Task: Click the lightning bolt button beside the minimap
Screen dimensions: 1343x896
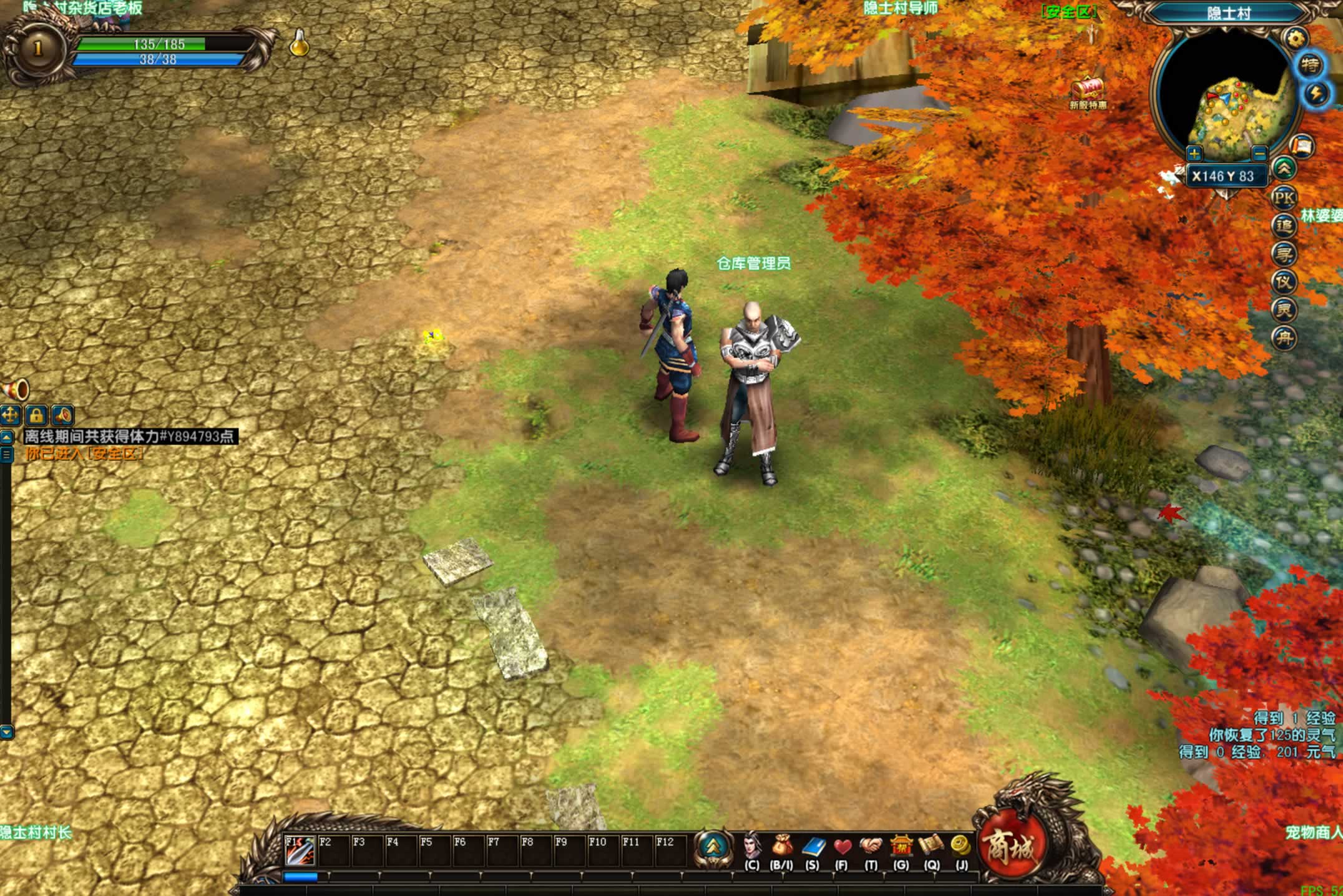Action: [1317, 94]
